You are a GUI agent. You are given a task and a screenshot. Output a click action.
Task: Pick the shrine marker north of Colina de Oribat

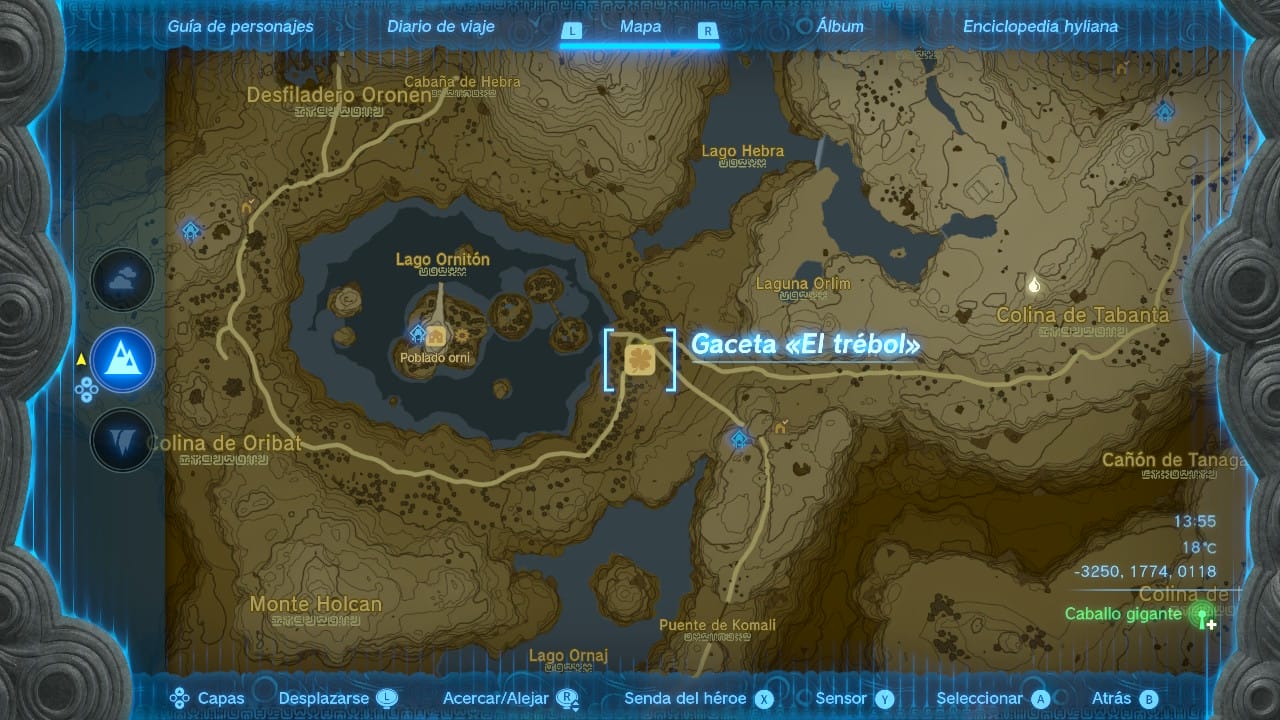tap(191, 231)
